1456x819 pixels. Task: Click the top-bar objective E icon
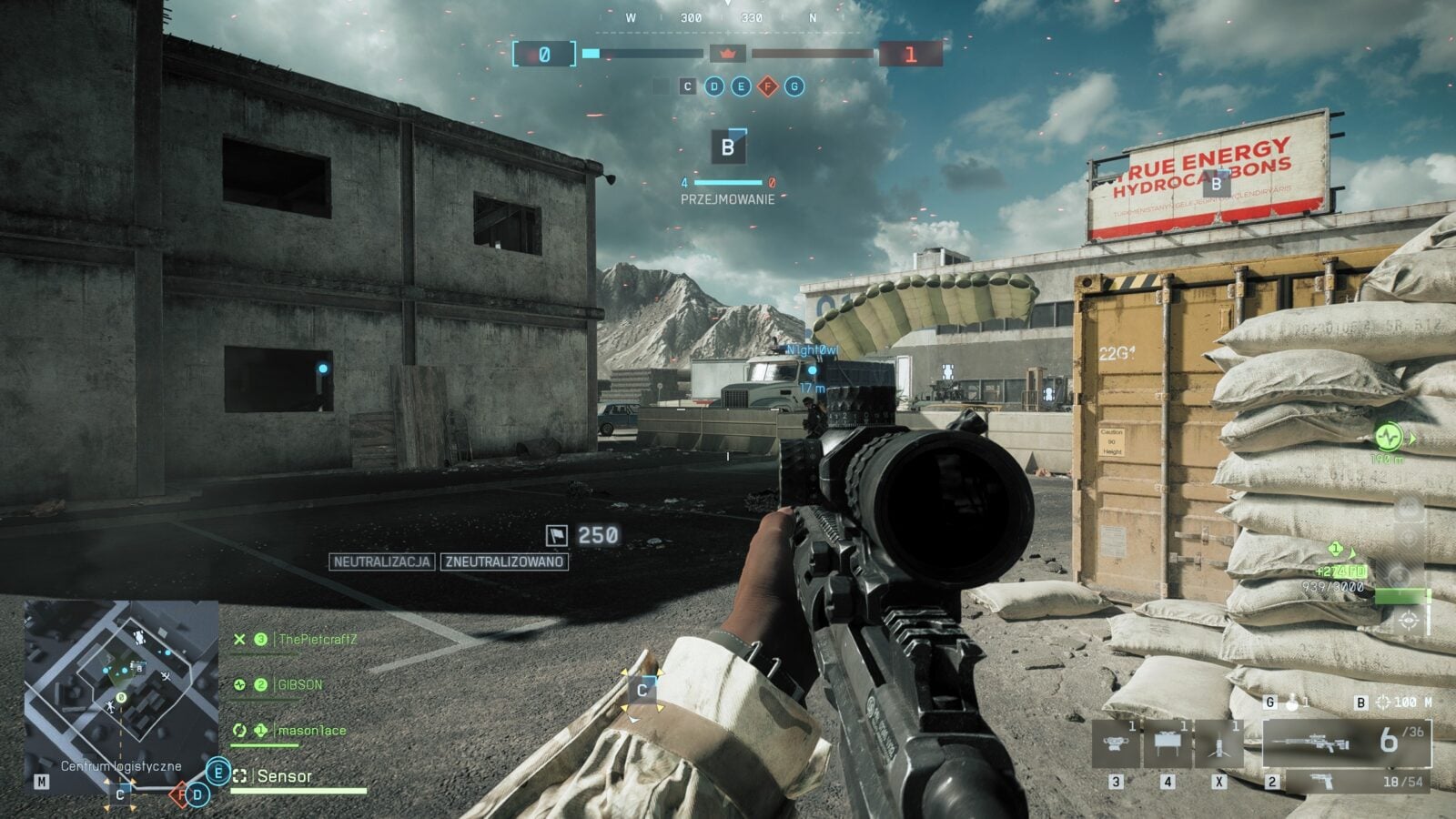click(x=741, y=86)
